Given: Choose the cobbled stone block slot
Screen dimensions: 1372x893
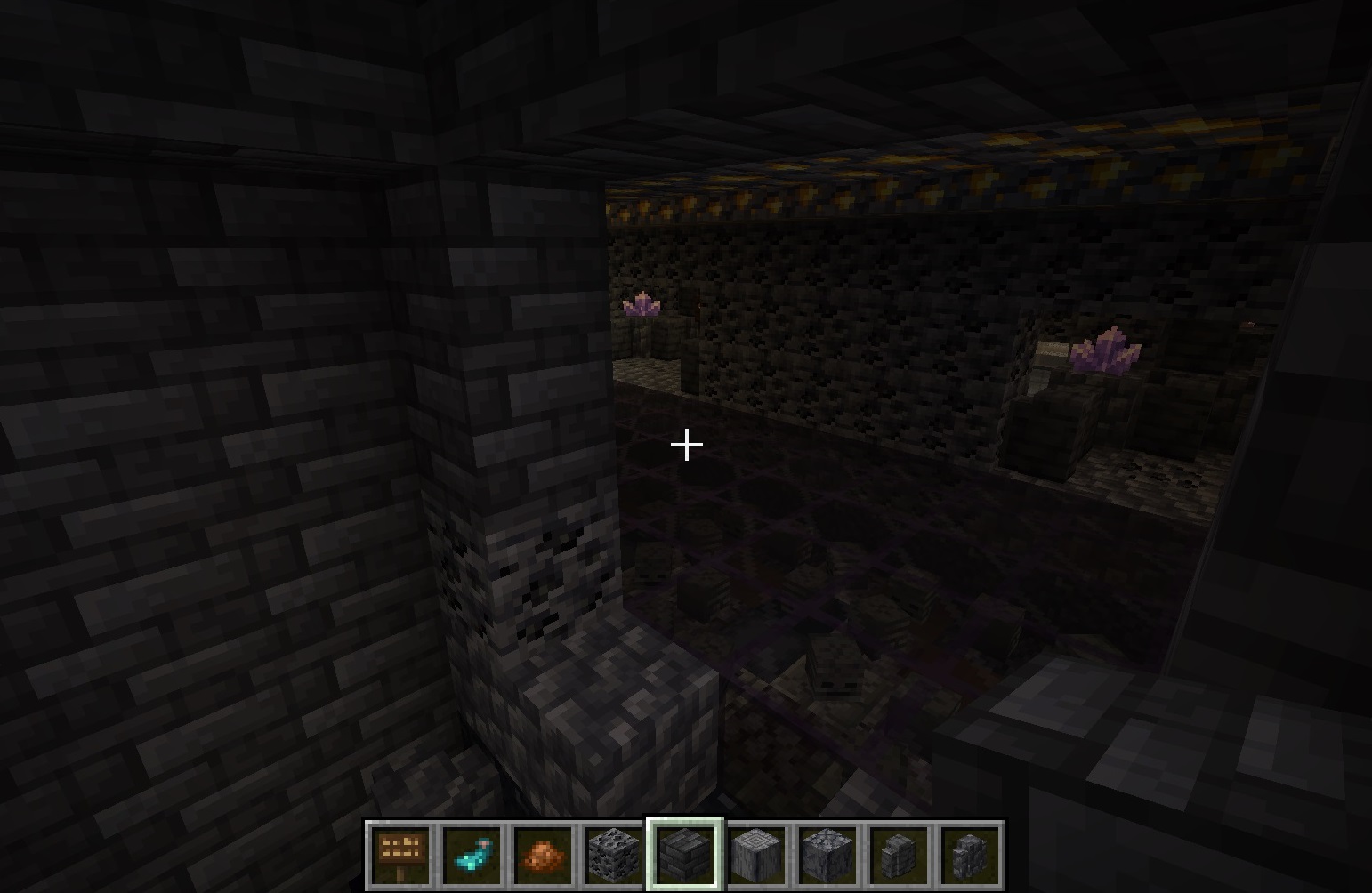Looking at the screenshot, I should [x=827, y=855].
